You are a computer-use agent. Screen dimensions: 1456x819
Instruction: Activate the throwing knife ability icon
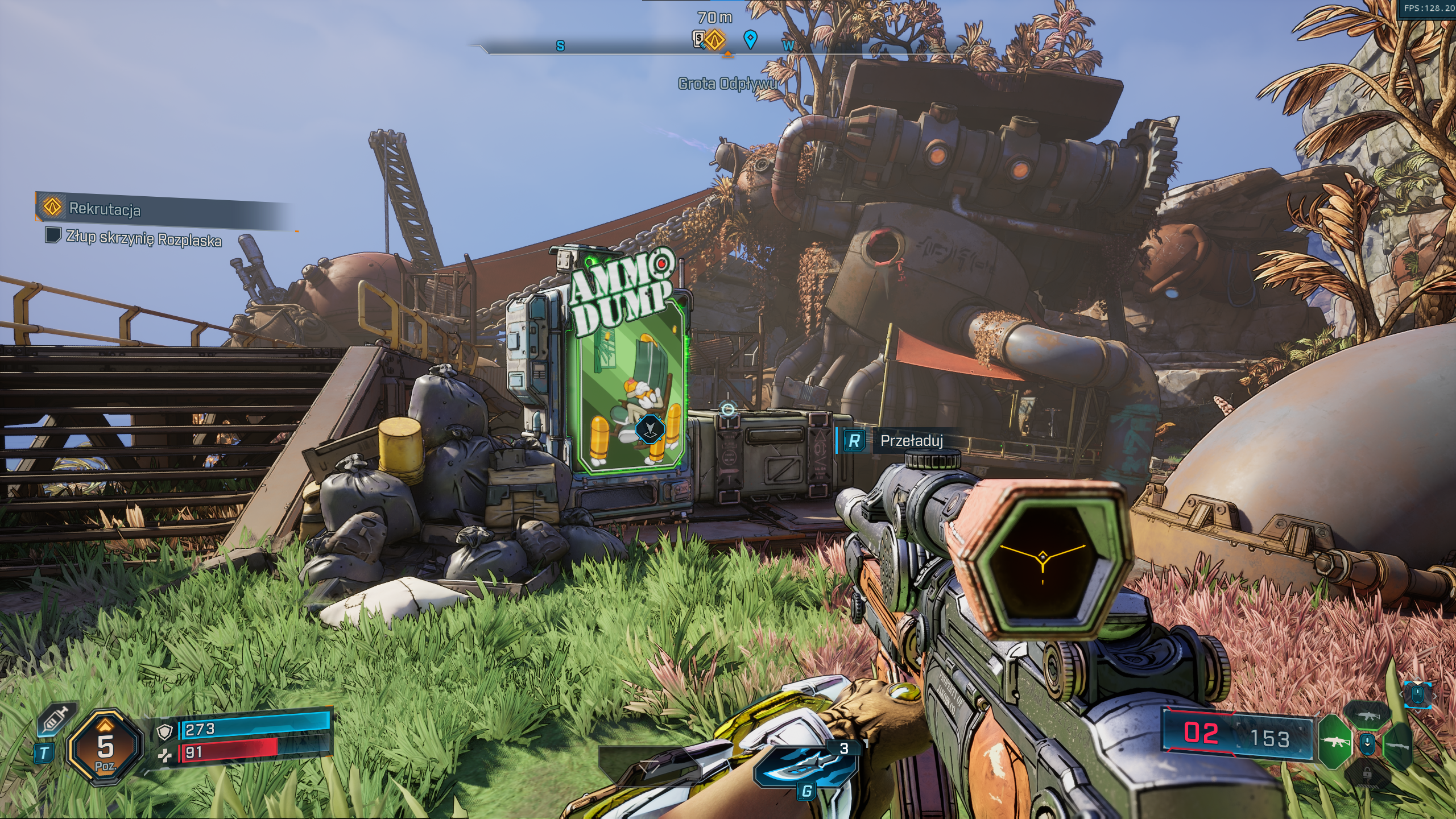(806, 766)
